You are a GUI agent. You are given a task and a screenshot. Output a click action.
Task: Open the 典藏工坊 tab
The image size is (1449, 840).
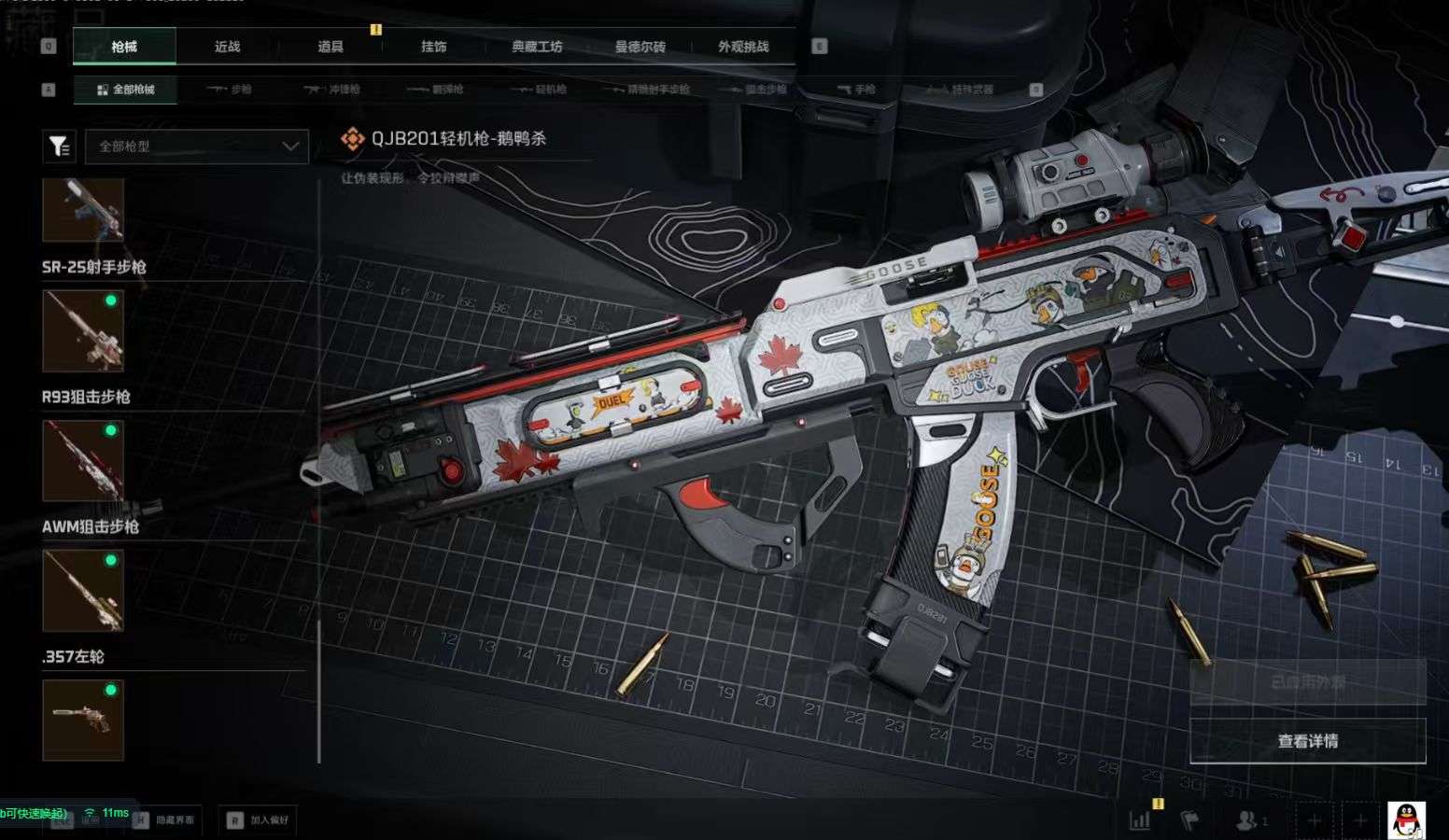[x=537, y=47]
